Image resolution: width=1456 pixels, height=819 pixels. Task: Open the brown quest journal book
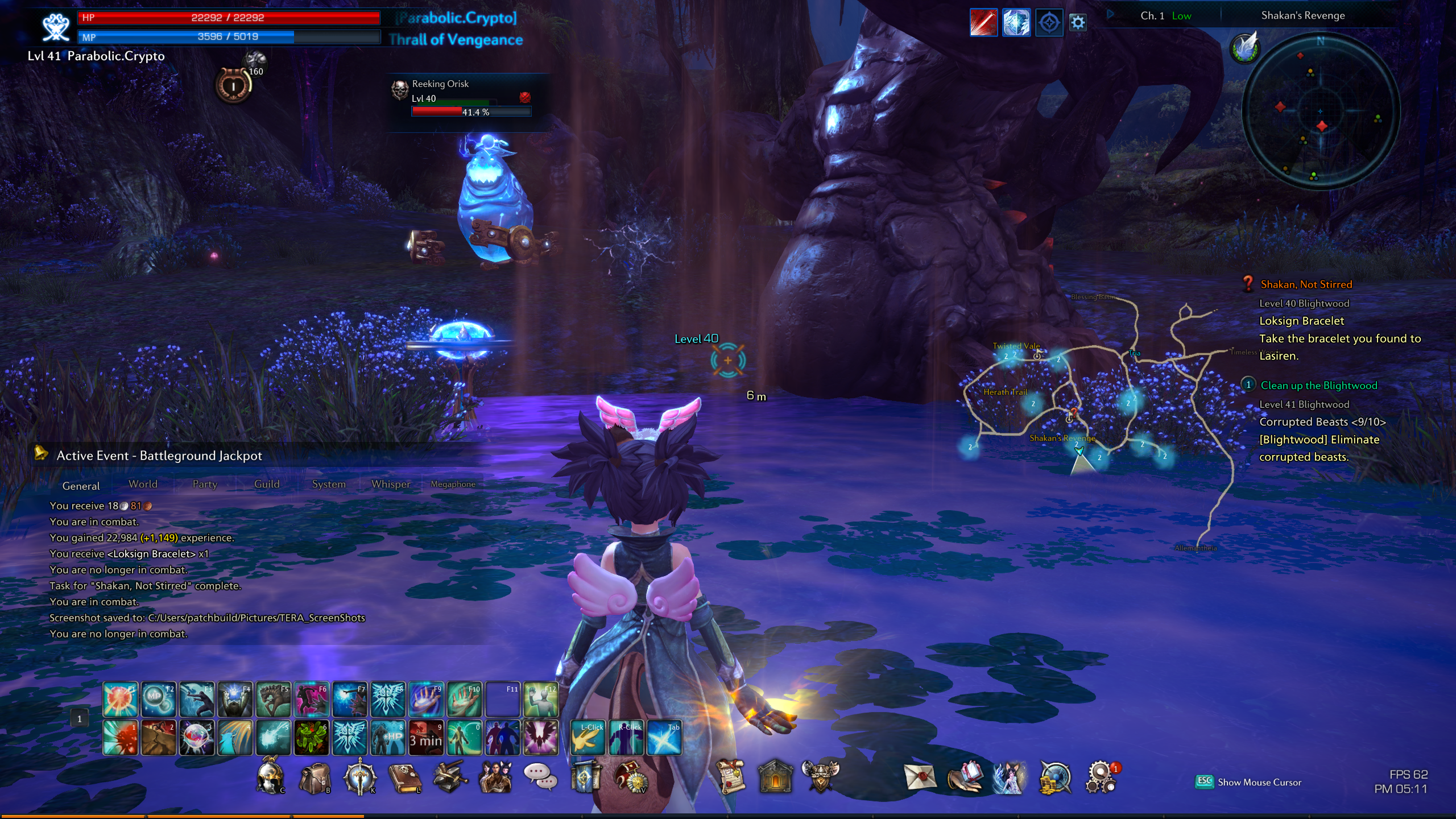tap(404, 777)
